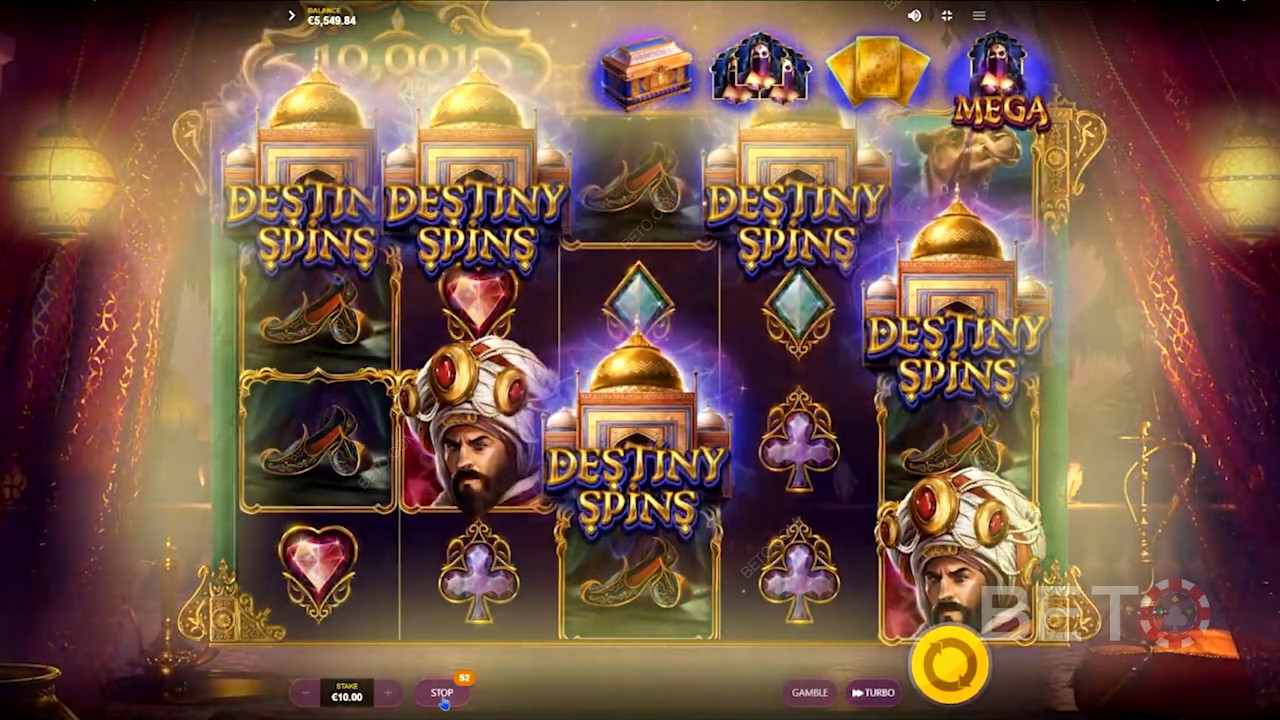Mute the game sound
This screenshot has height=720, width=1280.
(x=914, y=16)
